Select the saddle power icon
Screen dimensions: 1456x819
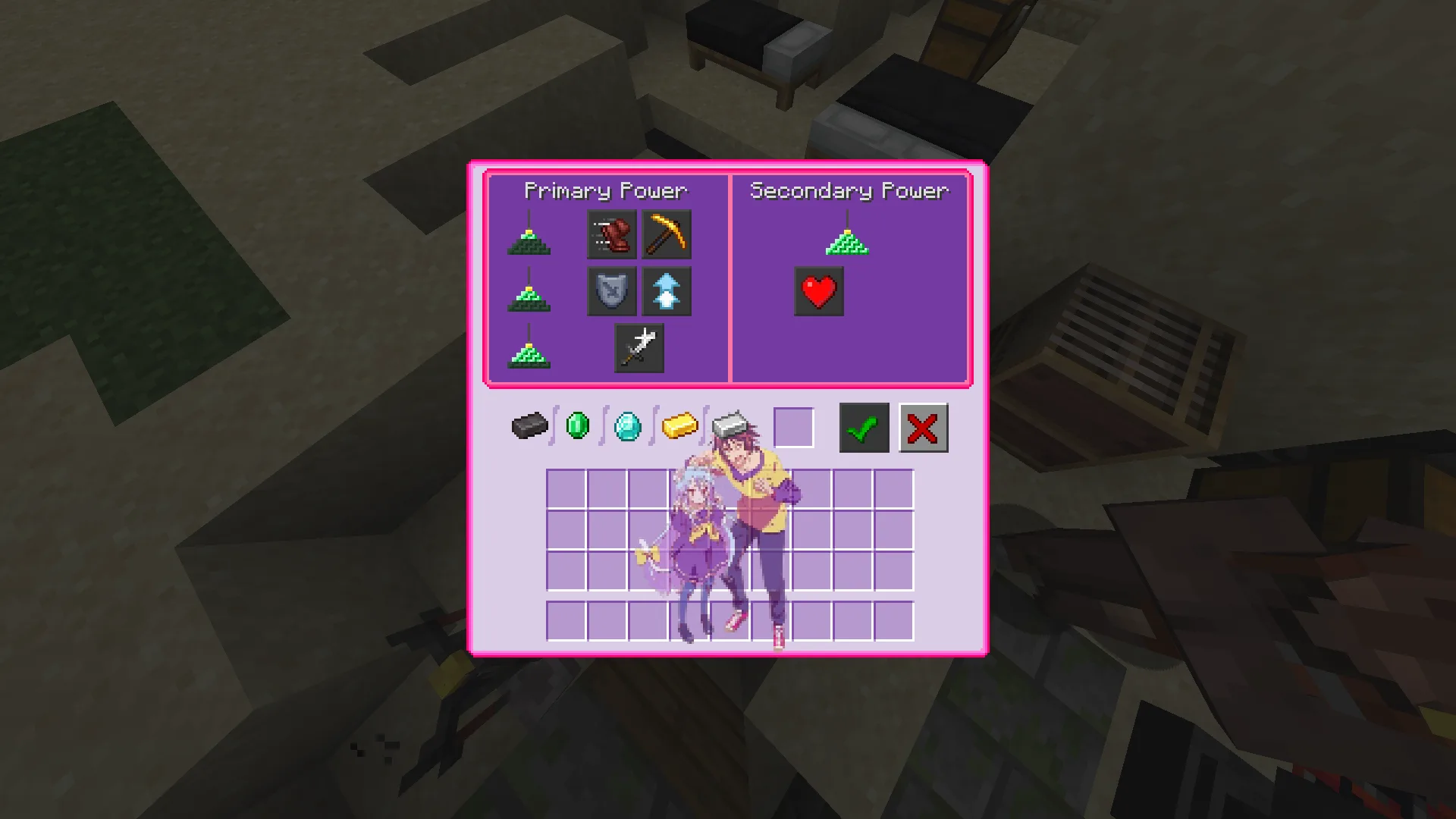(611, 234)
